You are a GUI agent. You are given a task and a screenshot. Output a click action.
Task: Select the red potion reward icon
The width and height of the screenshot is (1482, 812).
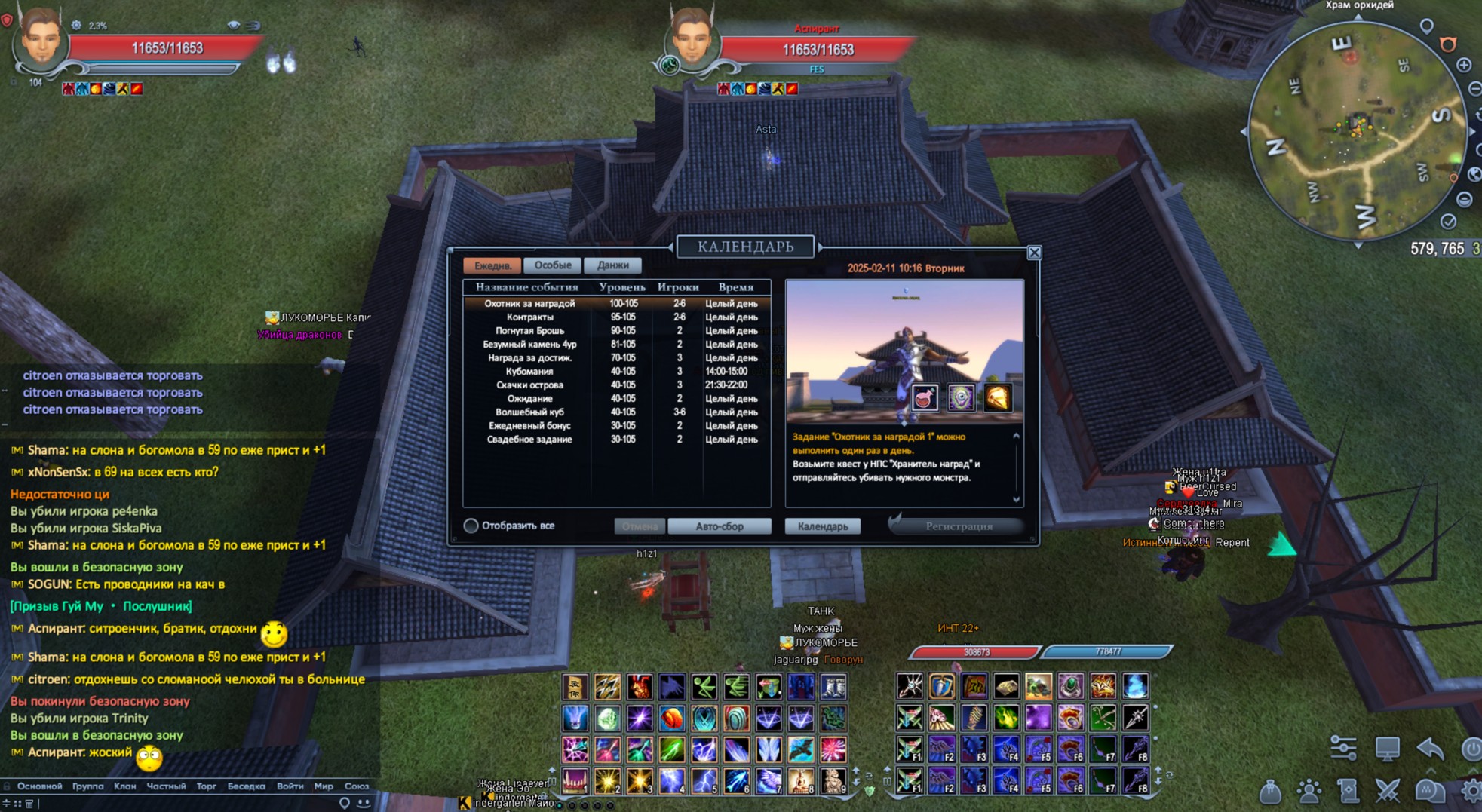click(x=925, y=398)
